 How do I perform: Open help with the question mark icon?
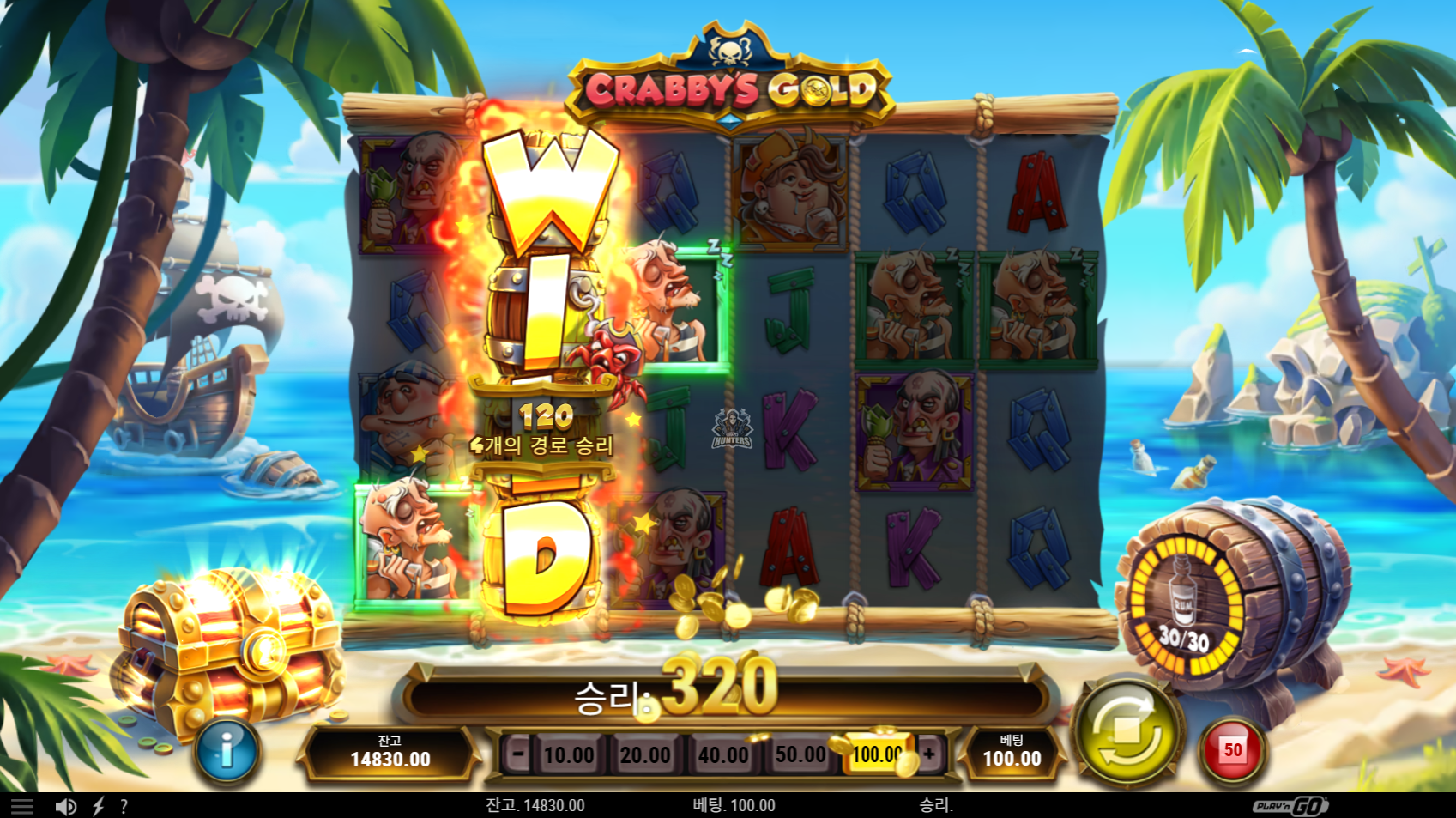124,806
